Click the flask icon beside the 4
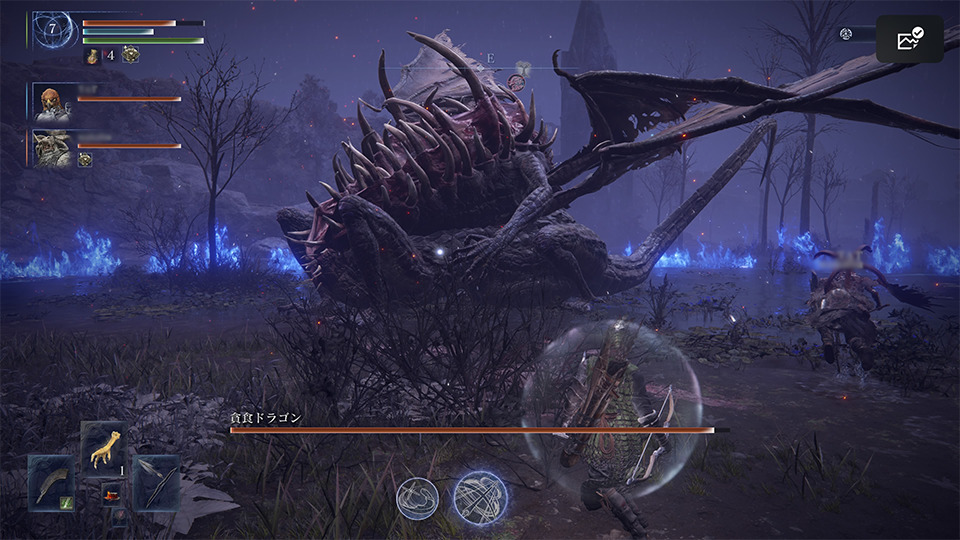 [93, 56]
